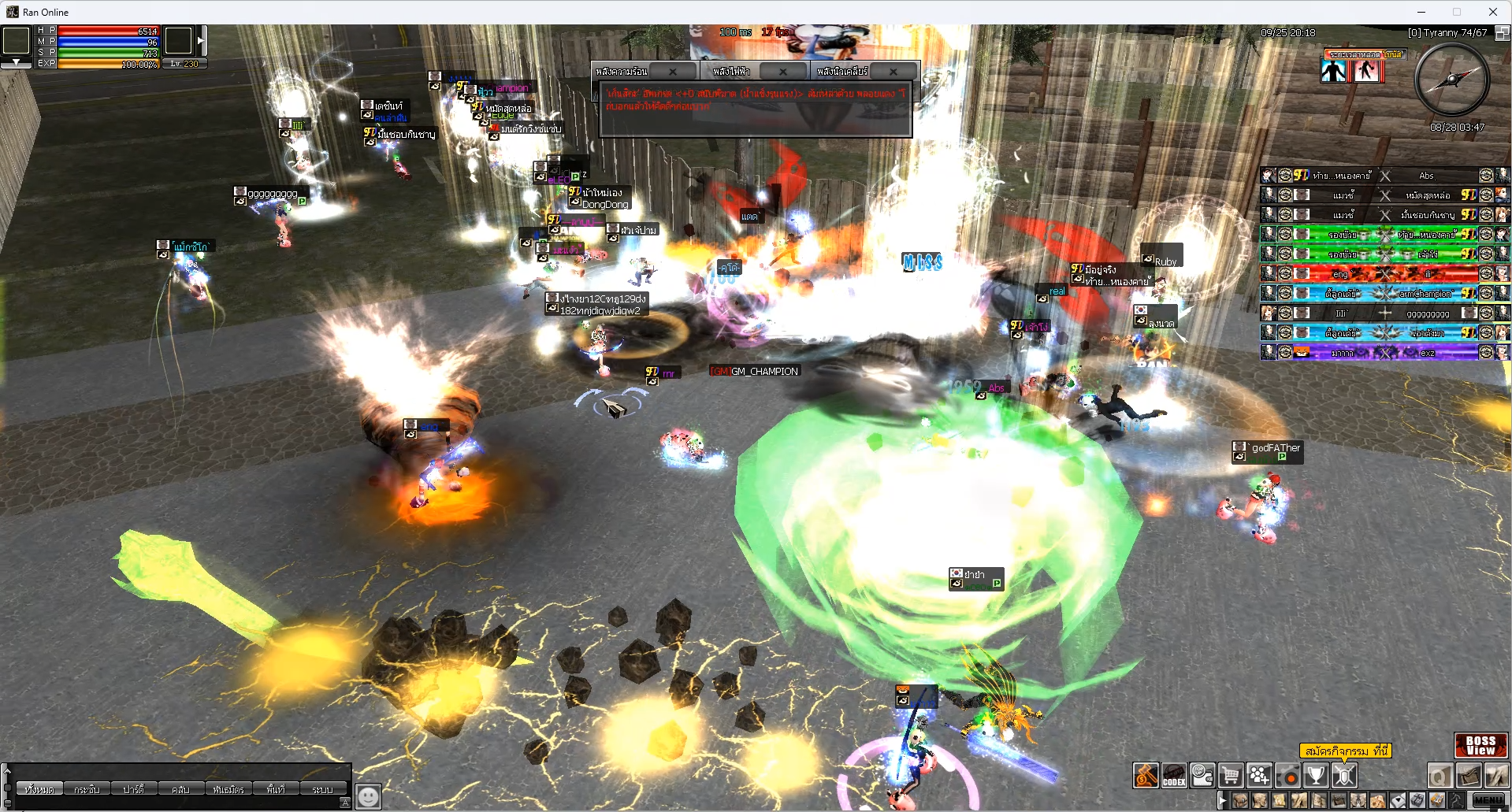
Task: Open the trophy ranking icon
Action: coord(1315,776)
